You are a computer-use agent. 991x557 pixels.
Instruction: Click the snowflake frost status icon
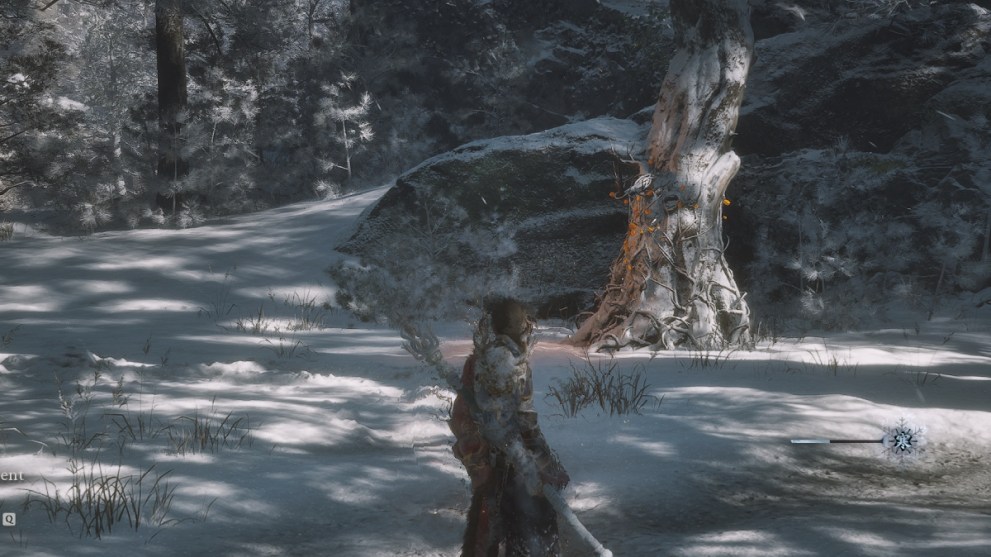point(902,439)
